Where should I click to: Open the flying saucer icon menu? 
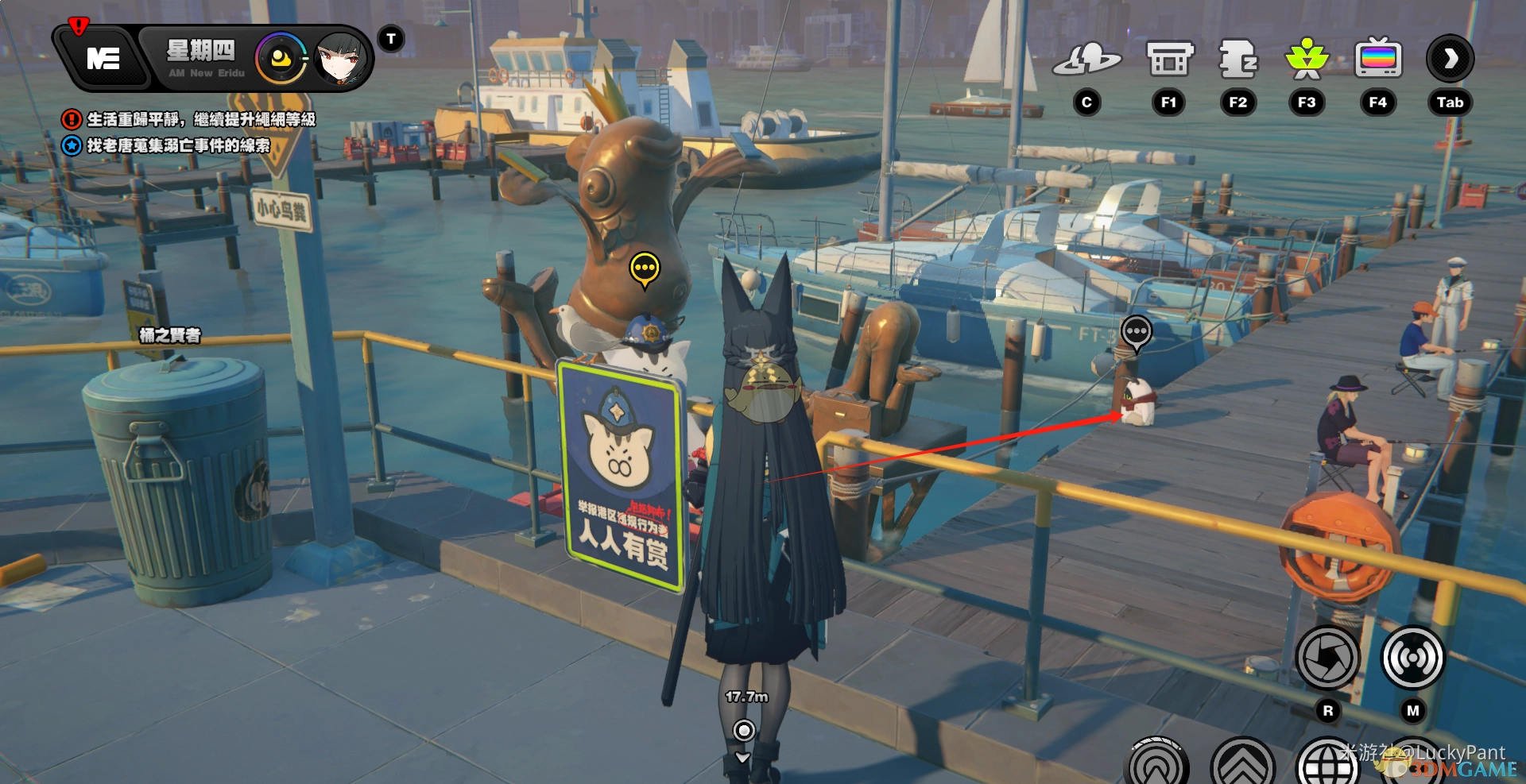click(1086, 60)
